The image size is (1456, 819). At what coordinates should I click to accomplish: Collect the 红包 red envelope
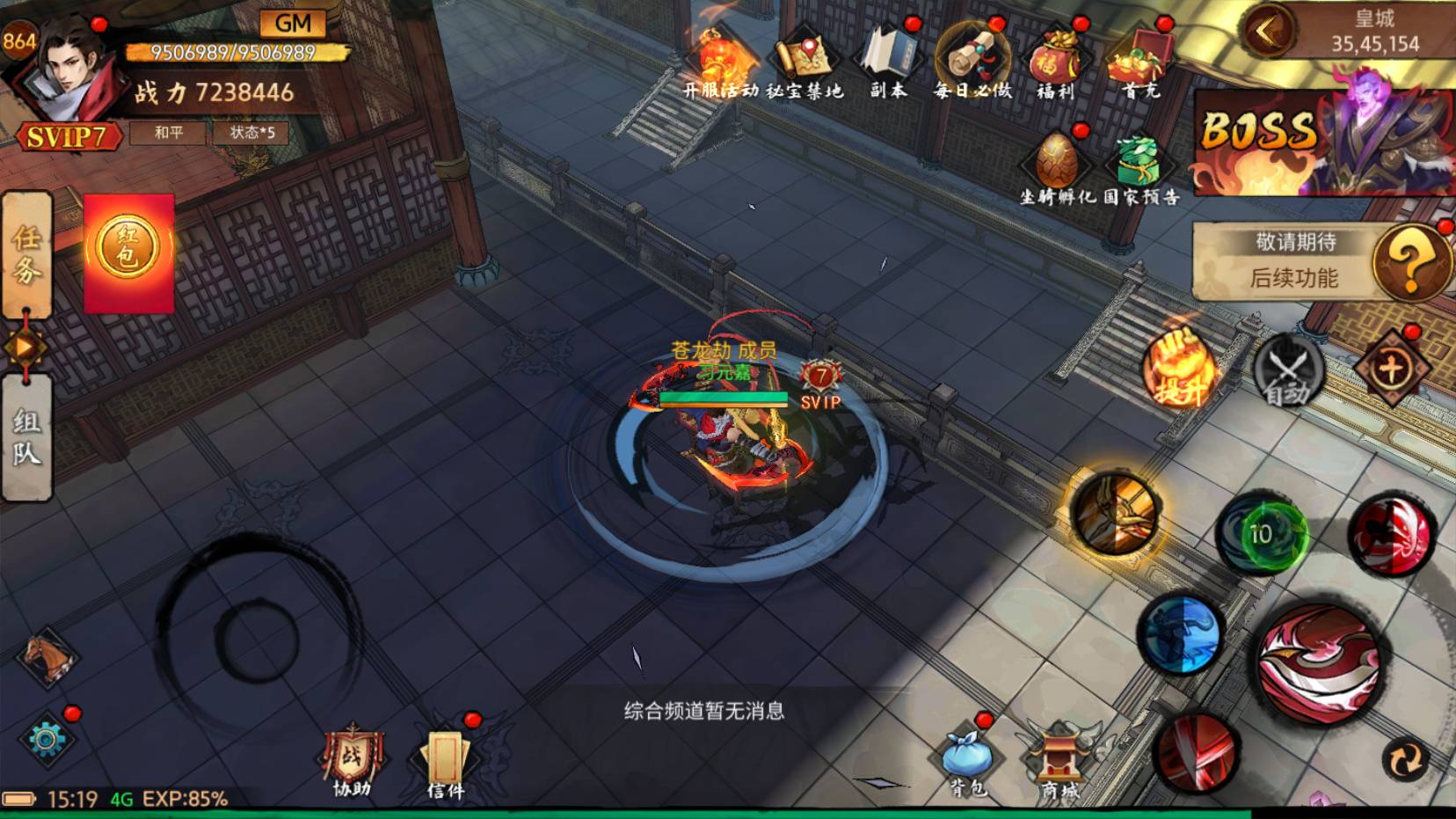point(128,252)
